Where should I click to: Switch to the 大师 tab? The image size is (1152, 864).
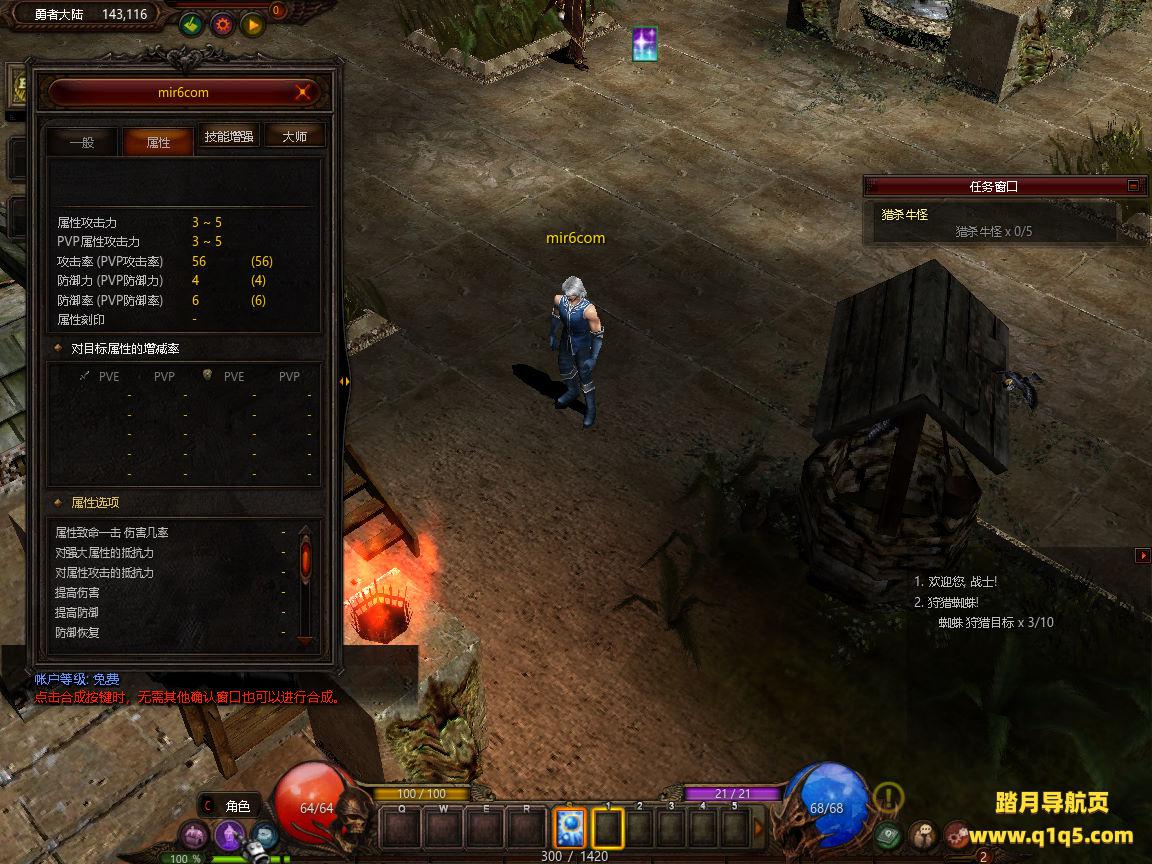pos(294,137)
